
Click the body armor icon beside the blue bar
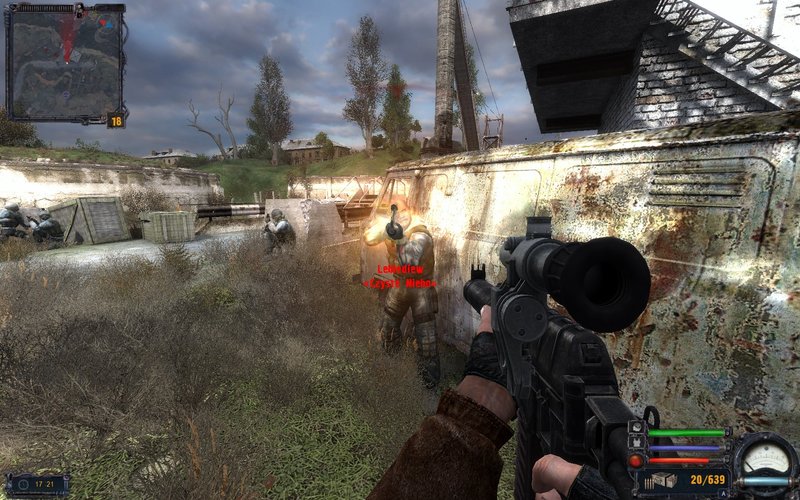(x=637, y=445)
